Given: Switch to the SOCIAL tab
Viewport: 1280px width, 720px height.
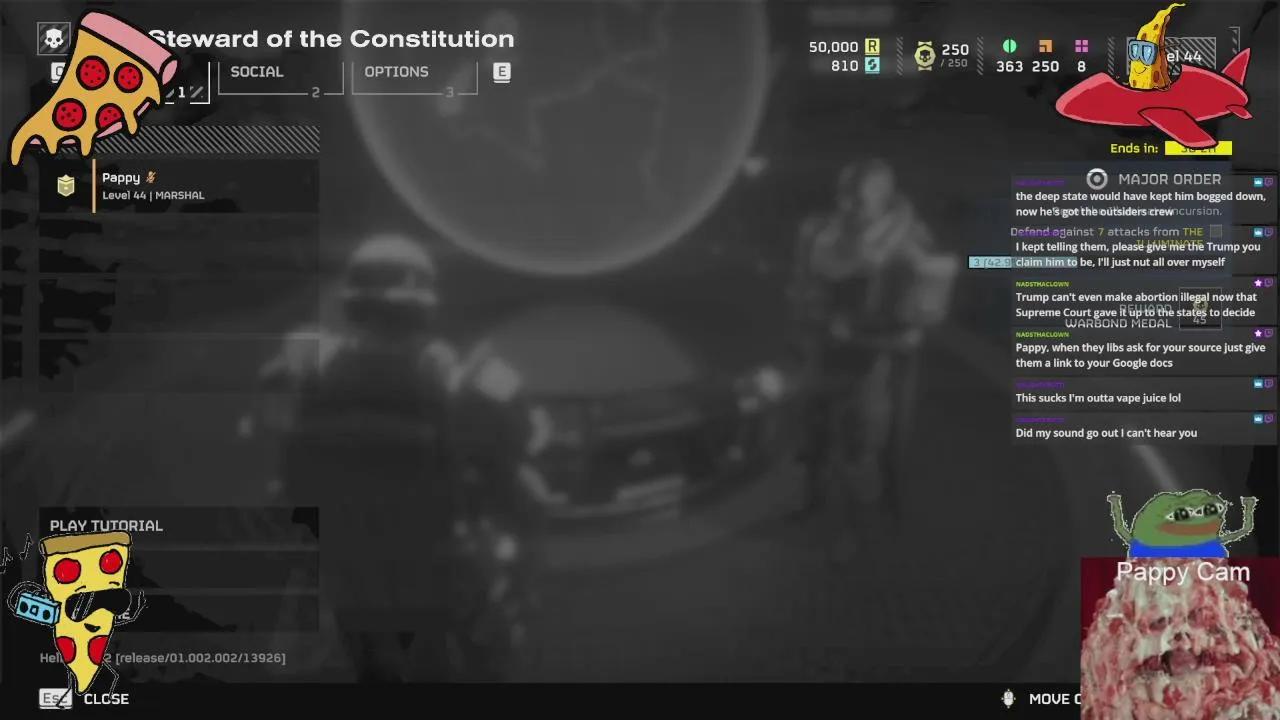Looking at the screenshot, I should pyautogui.click(x=257, y=71).
